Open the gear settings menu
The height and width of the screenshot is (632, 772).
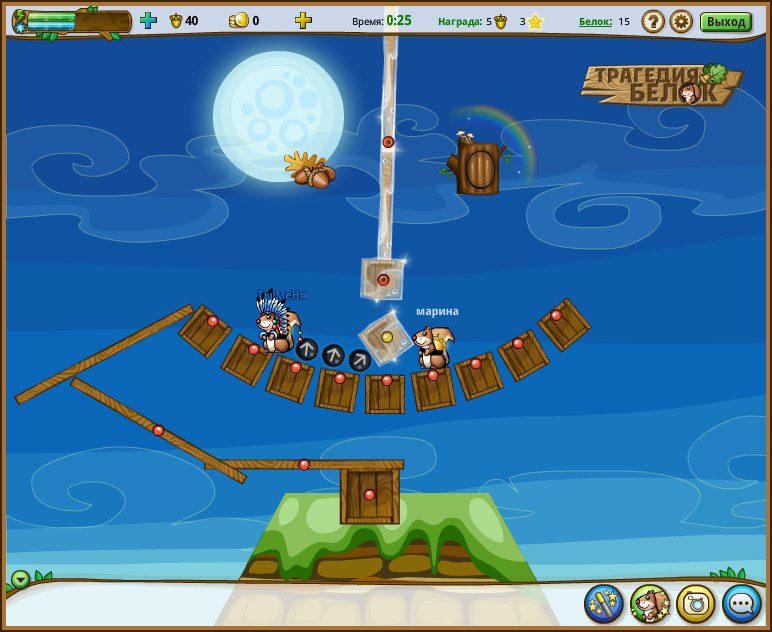pos(681,21)
